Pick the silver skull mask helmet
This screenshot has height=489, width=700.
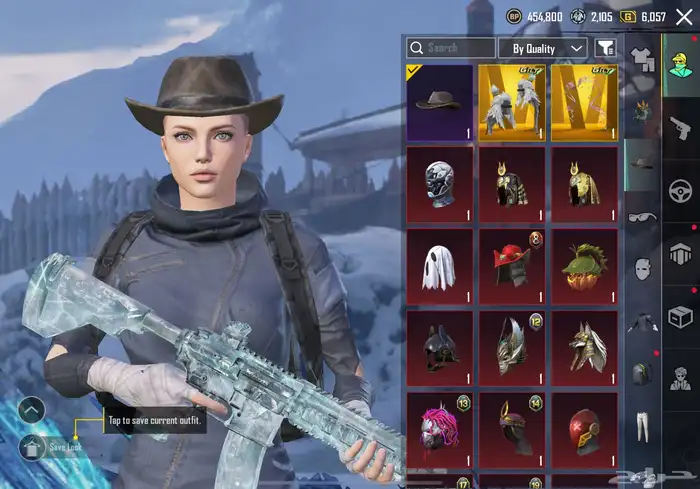click(x=440, y=185)
